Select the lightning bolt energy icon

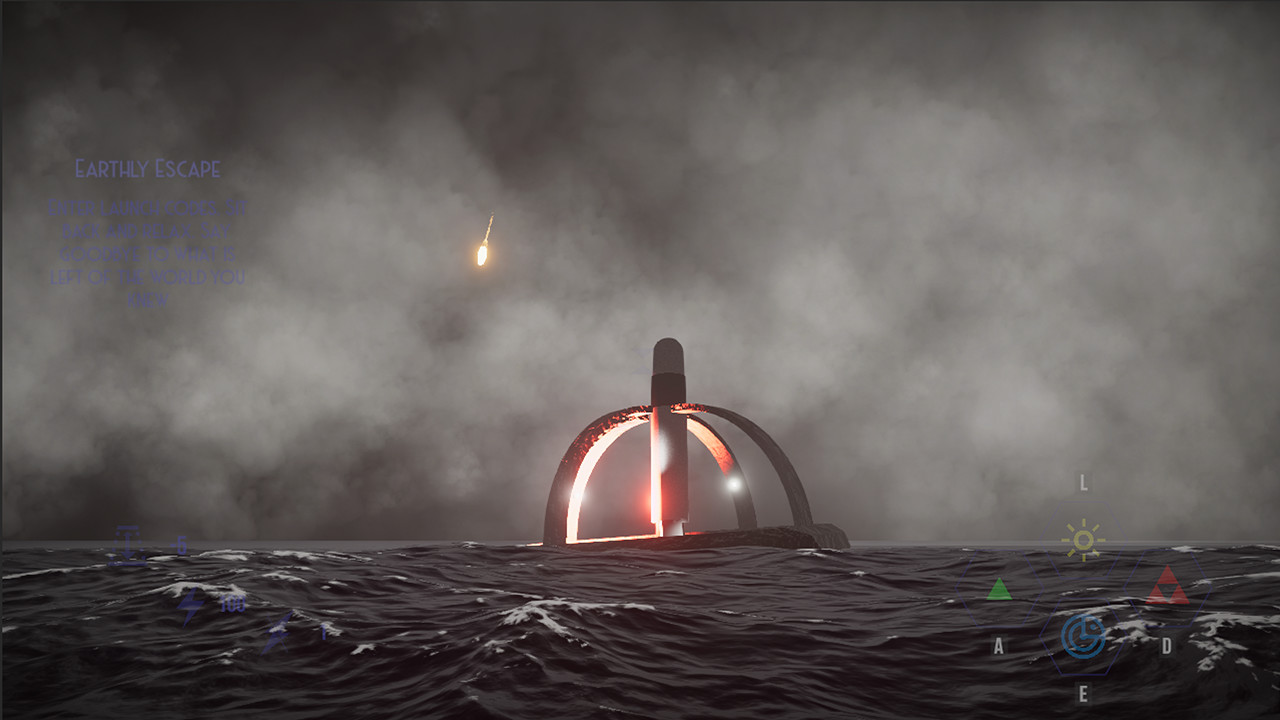tap(192, 605)
